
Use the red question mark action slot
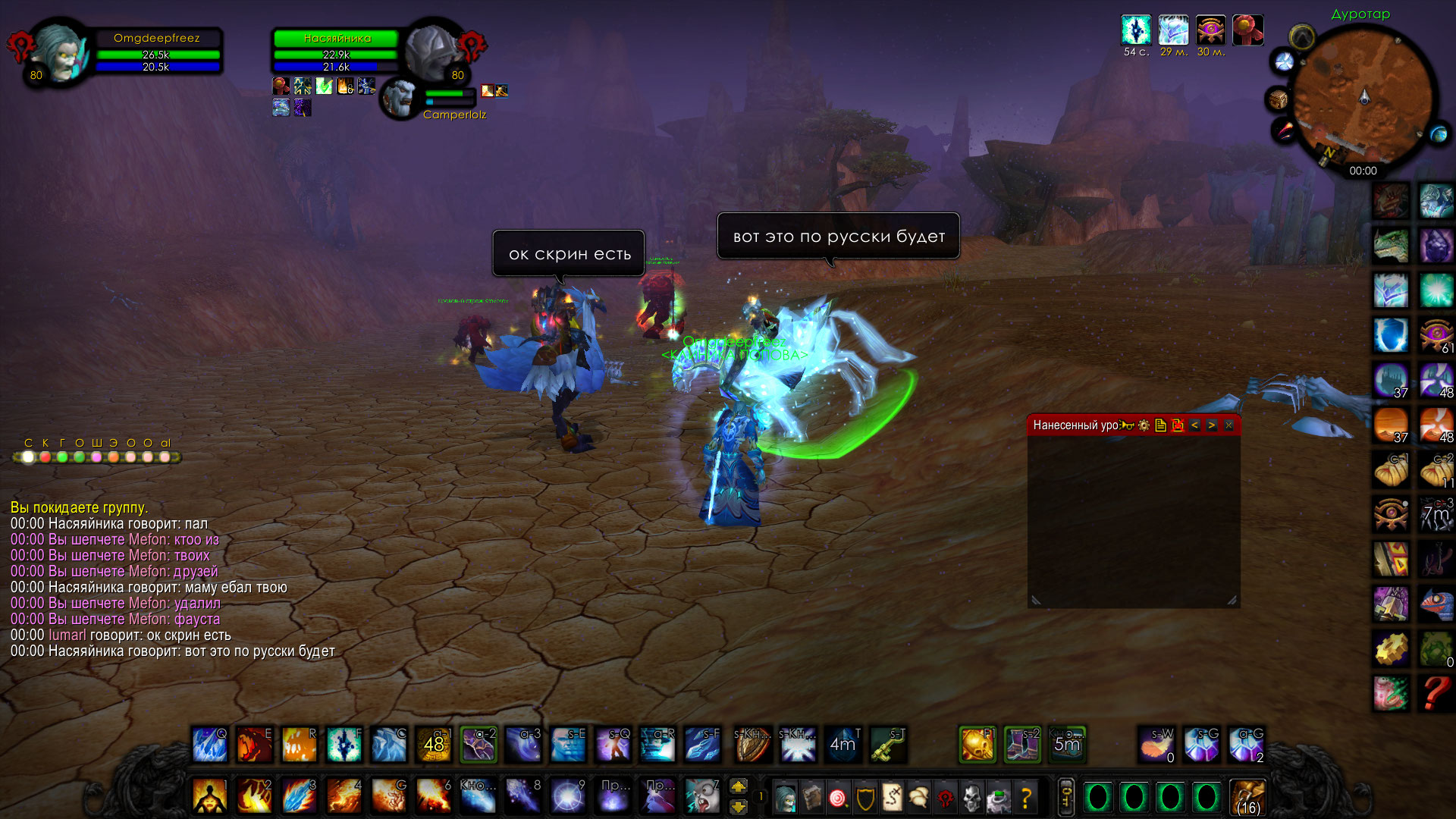pyautogui.click(x=1436, y=693)
